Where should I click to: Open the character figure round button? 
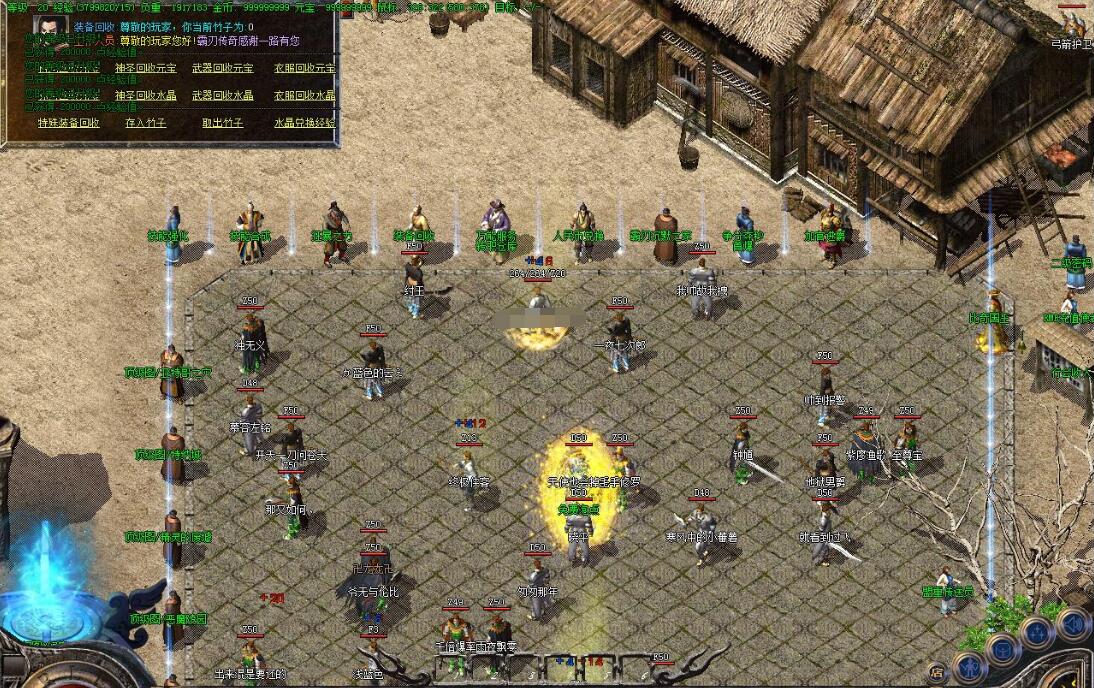pos(968,666)
